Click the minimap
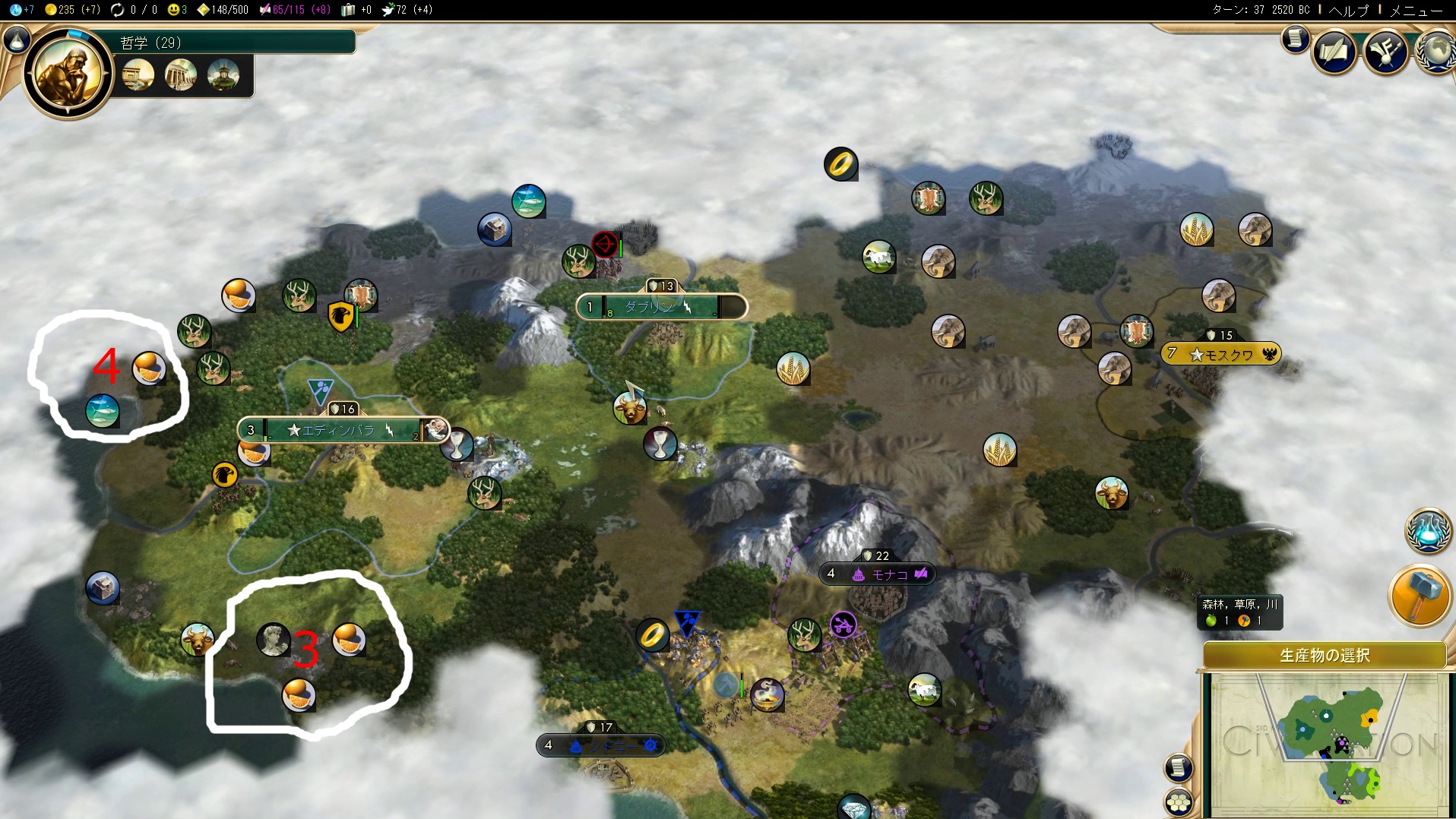Viewport: 1456px width, 819px height. pos(1326,743)
